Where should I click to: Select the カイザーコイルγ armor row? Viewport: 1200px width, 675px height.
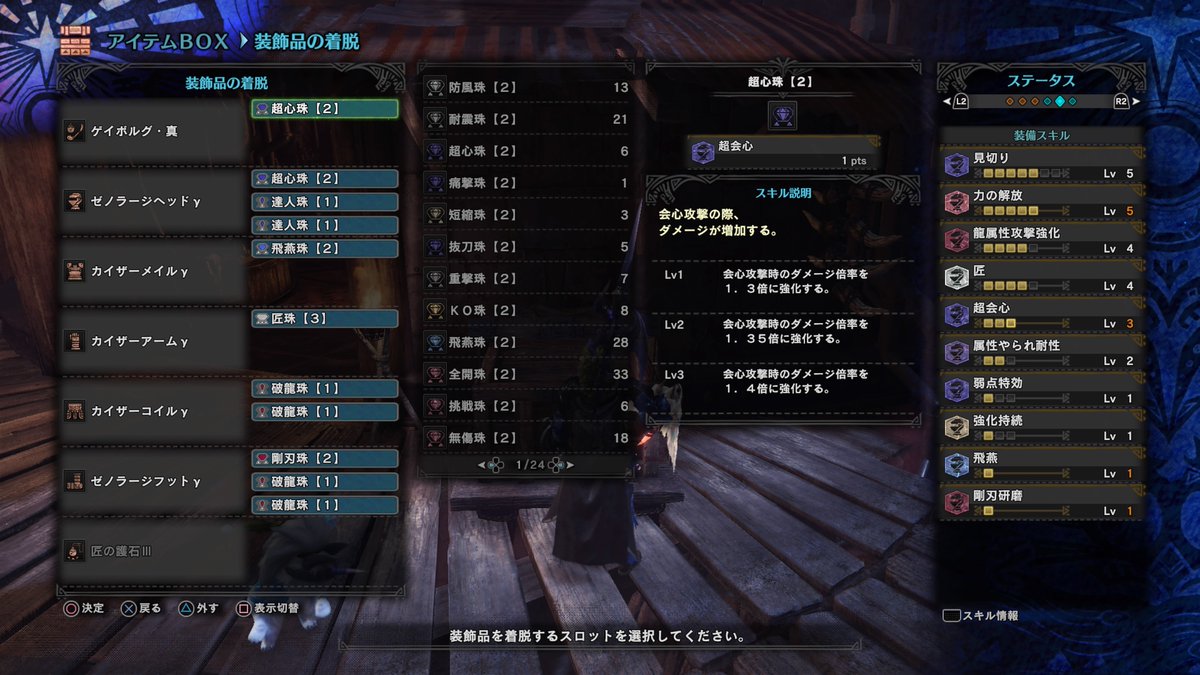(x=153, y=411)
